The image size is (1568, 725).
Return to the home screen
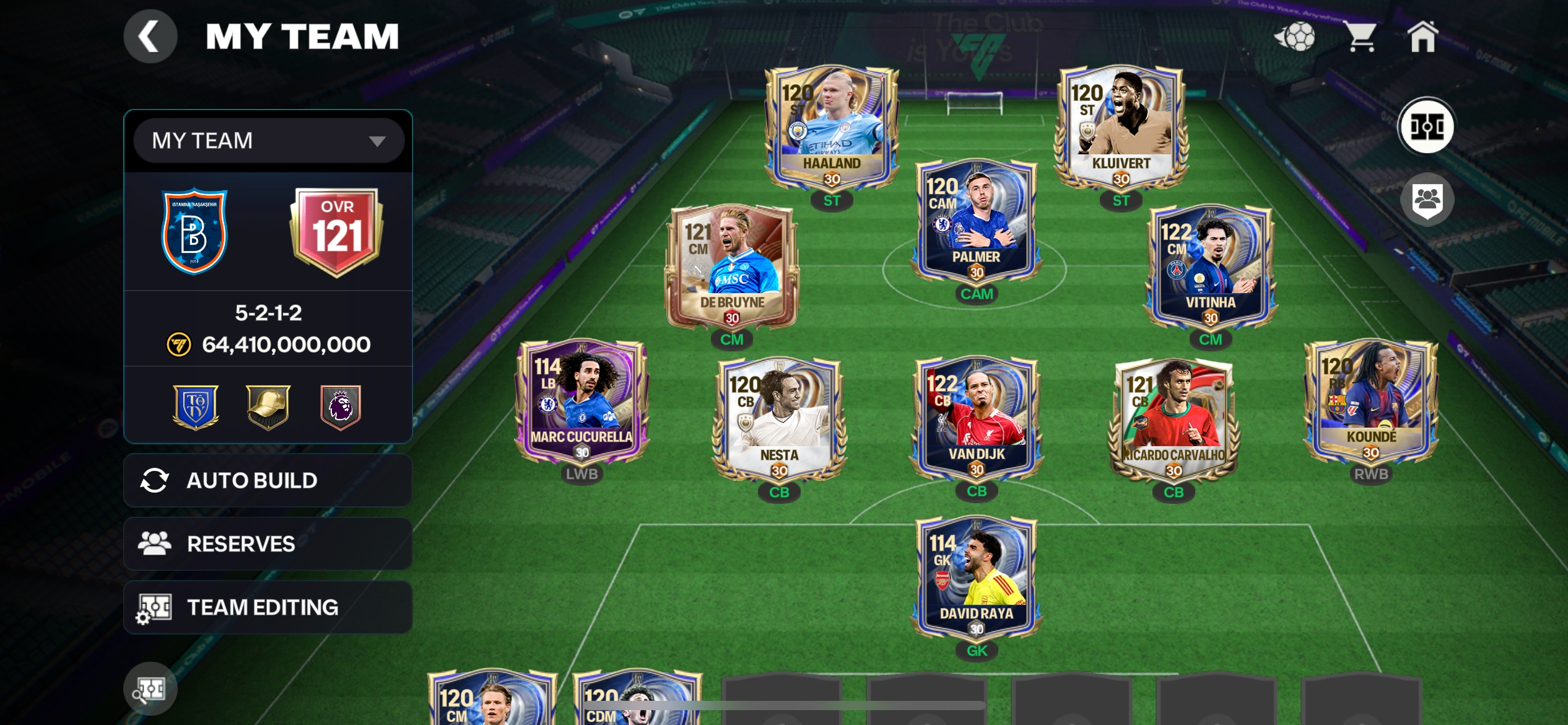tap(1422, 37)
